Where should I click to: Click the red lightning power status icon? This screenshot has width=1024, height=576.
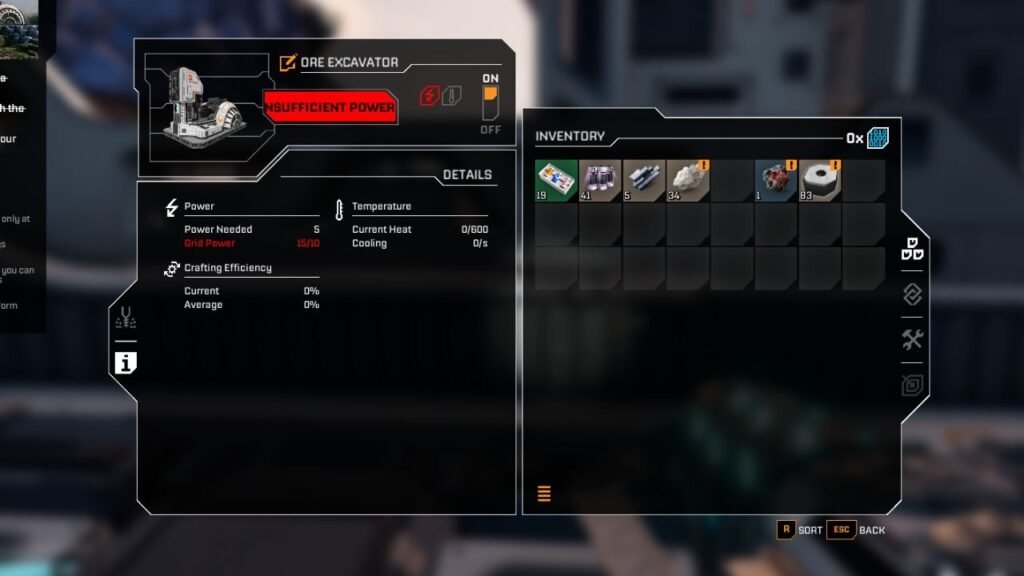click(x=430, y=96)
